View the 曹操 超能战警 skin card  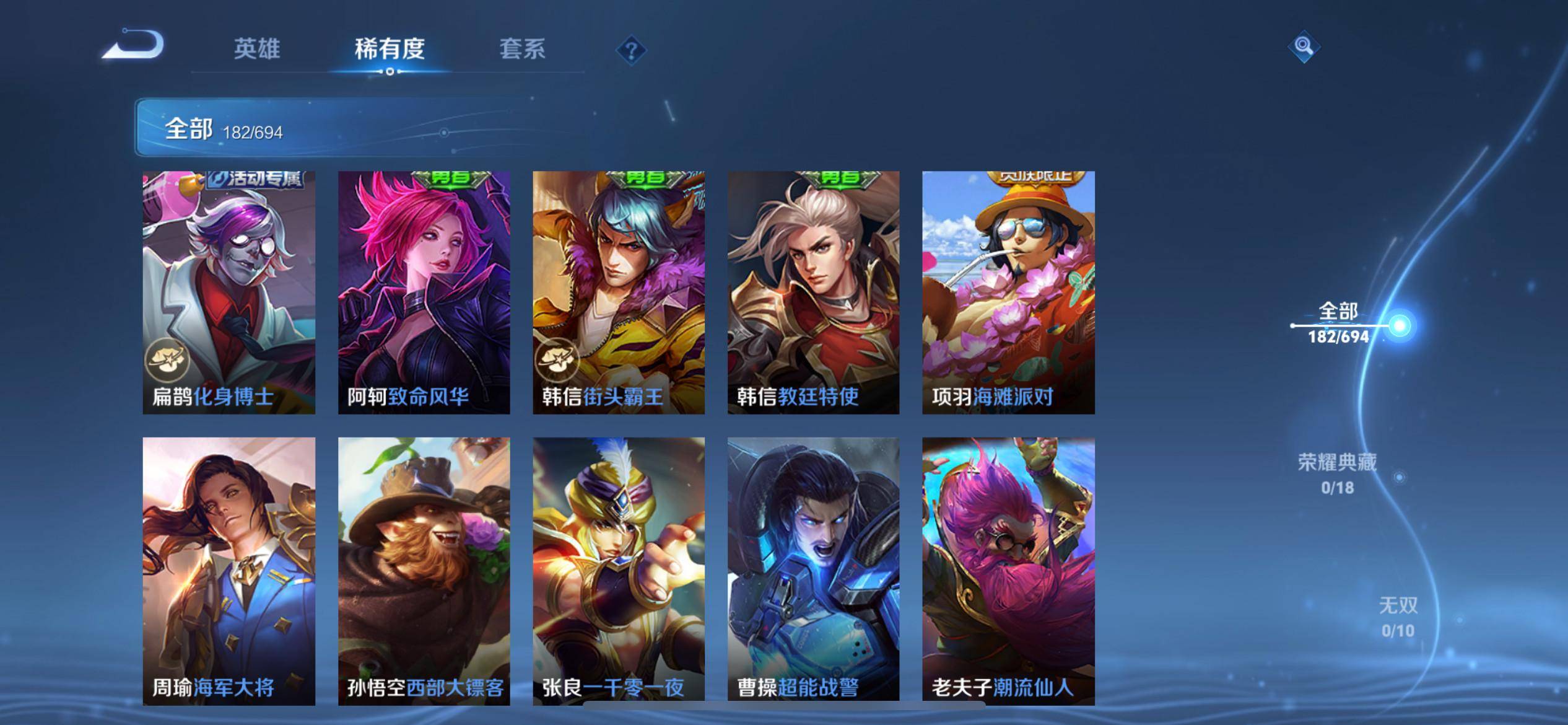point(813,571)
